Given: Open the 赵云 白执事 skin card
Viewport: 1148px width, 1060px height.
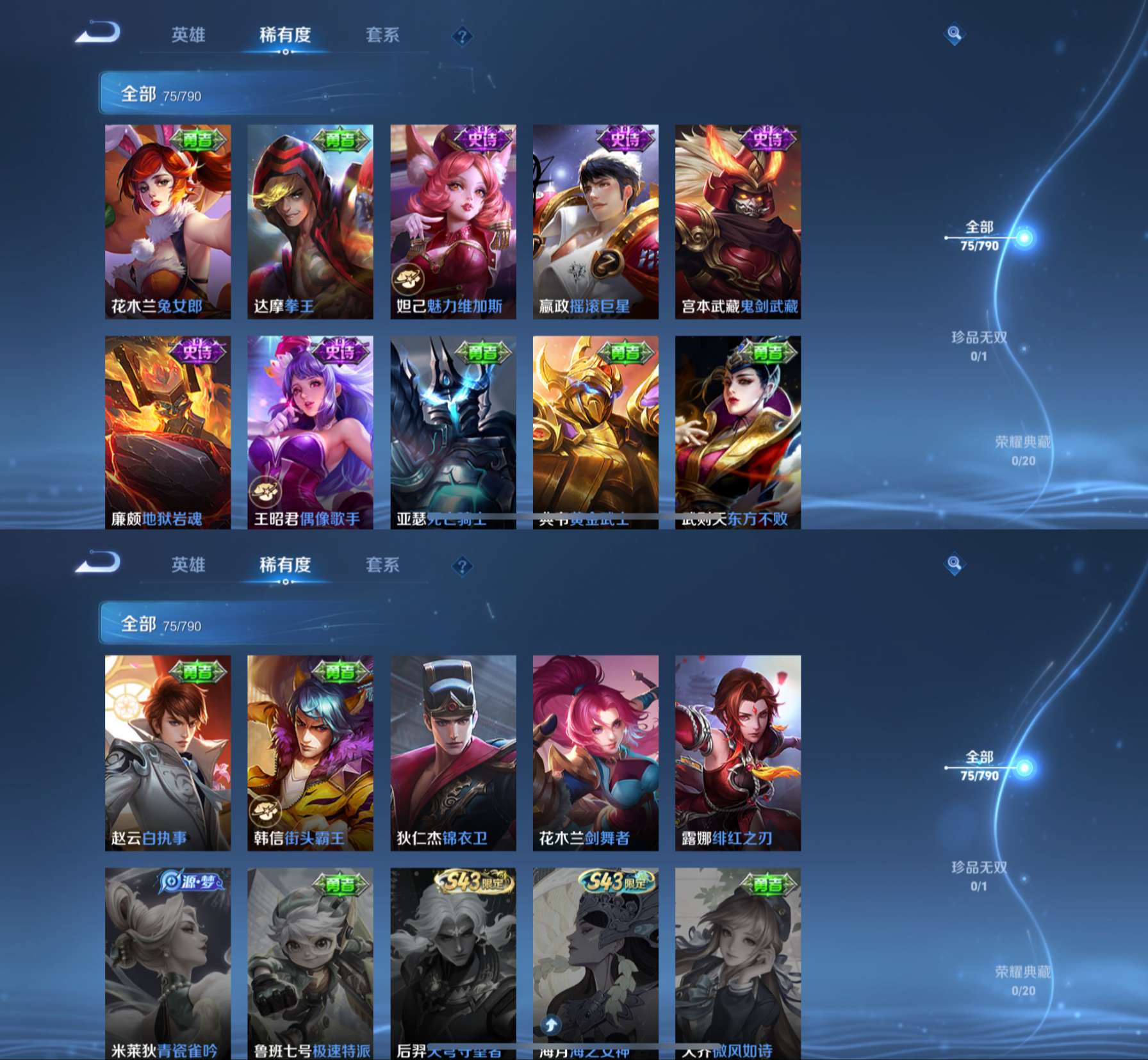Looking at the screenshot, I should click(x=168, y=752).
